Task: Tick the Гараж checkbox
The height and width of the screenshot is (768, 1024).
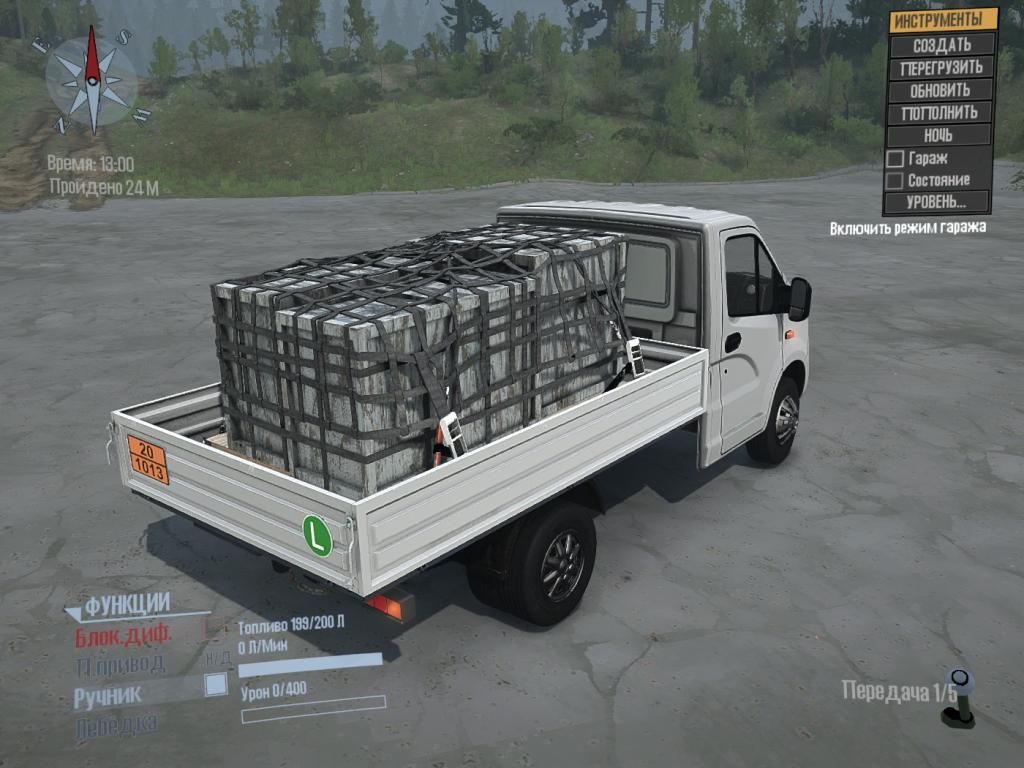Action: (x=895, y=158)
